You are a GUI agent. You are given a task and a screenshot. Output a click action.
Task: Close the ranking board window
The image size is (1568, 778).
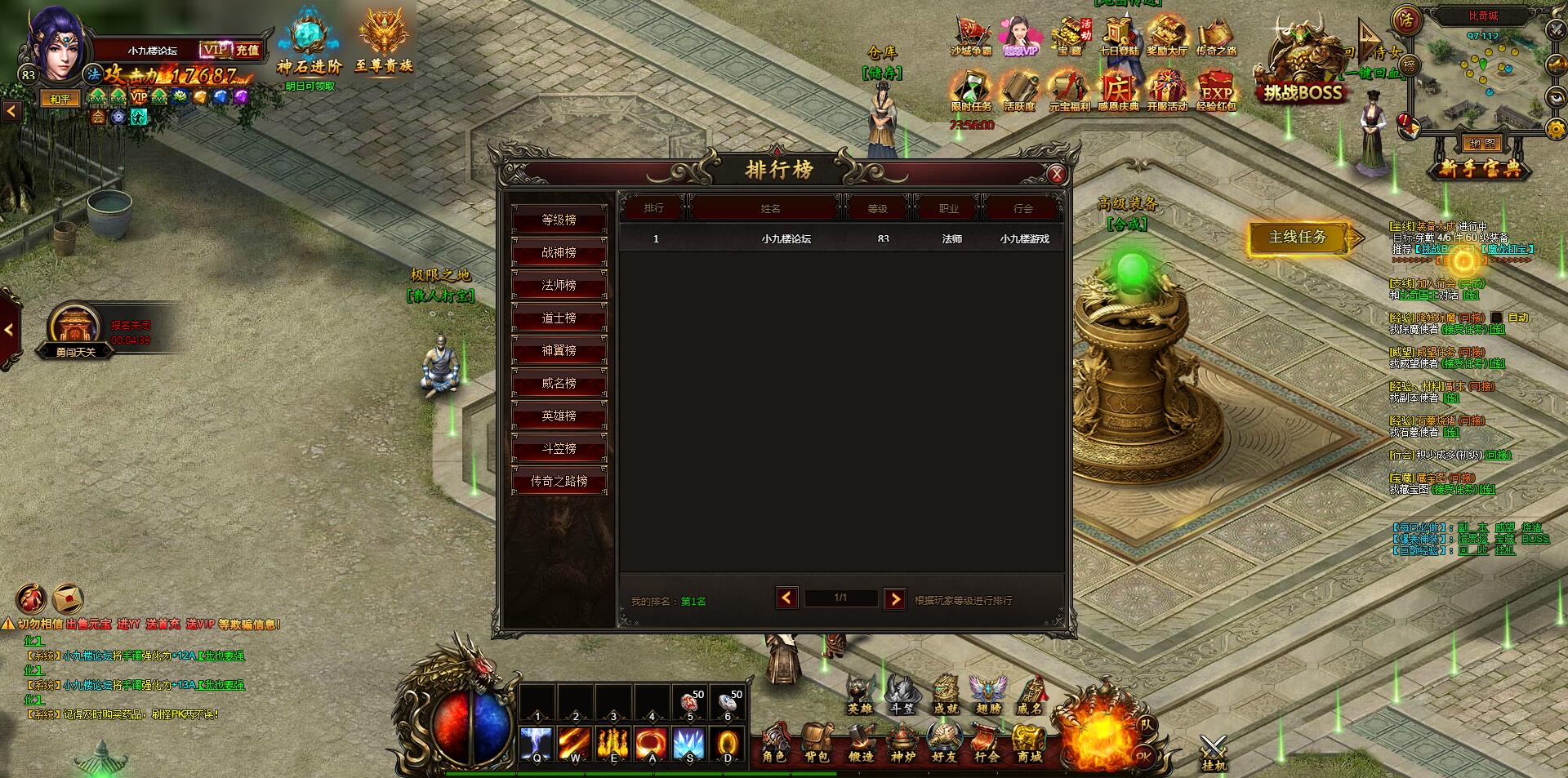pyautogui.click(x=1056, y=174)
